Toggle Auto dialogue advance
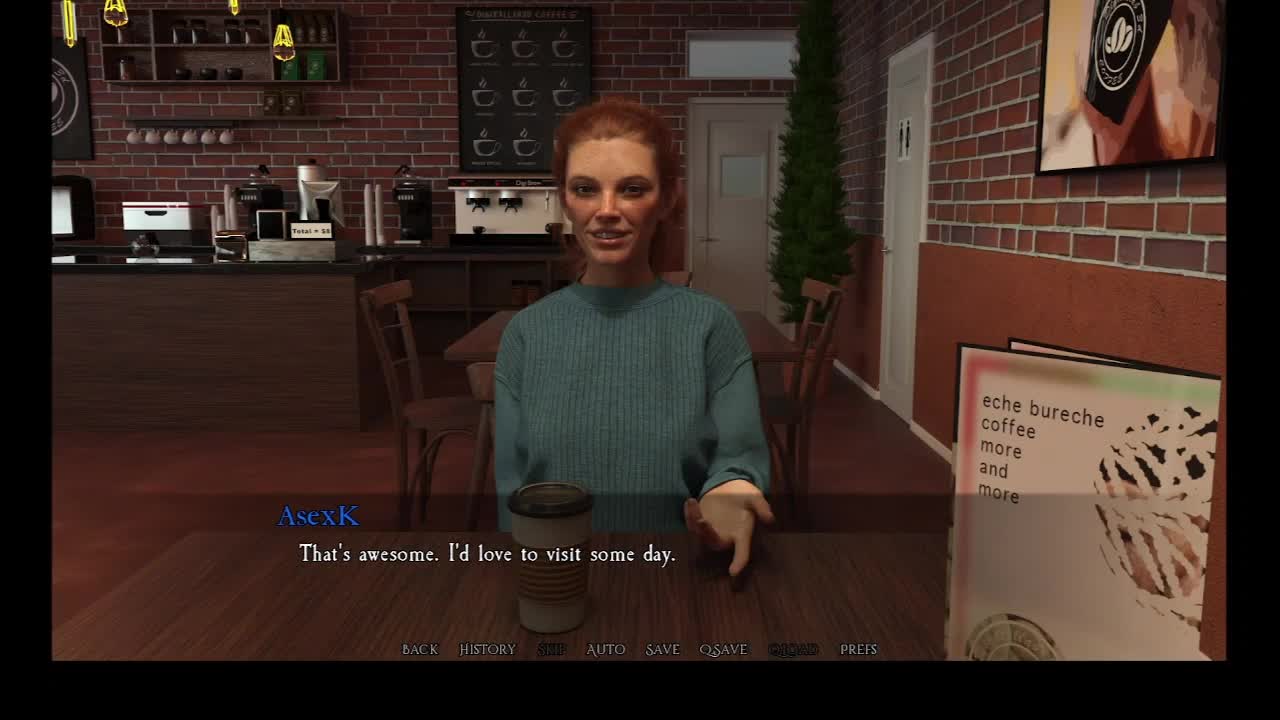Screen dimensions: 1280x720 [x=605, y=649]
